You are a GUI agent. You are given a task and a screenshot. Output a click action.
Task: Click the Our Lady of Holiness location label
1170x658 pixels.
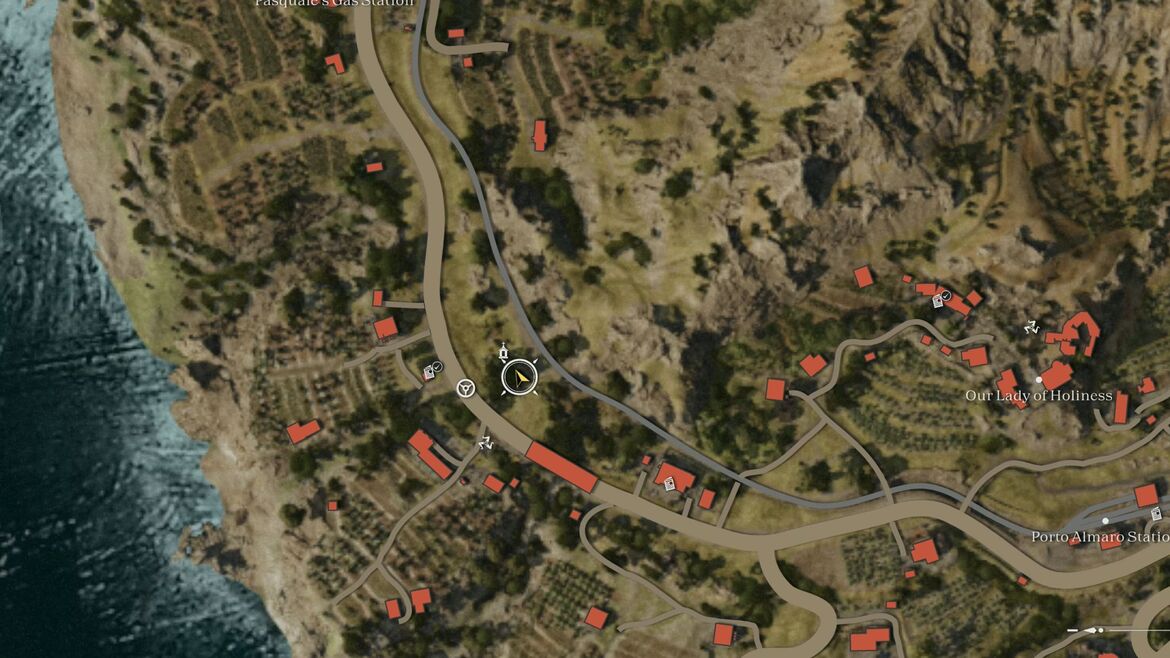pyautogui.click(x=1038, y=396)
